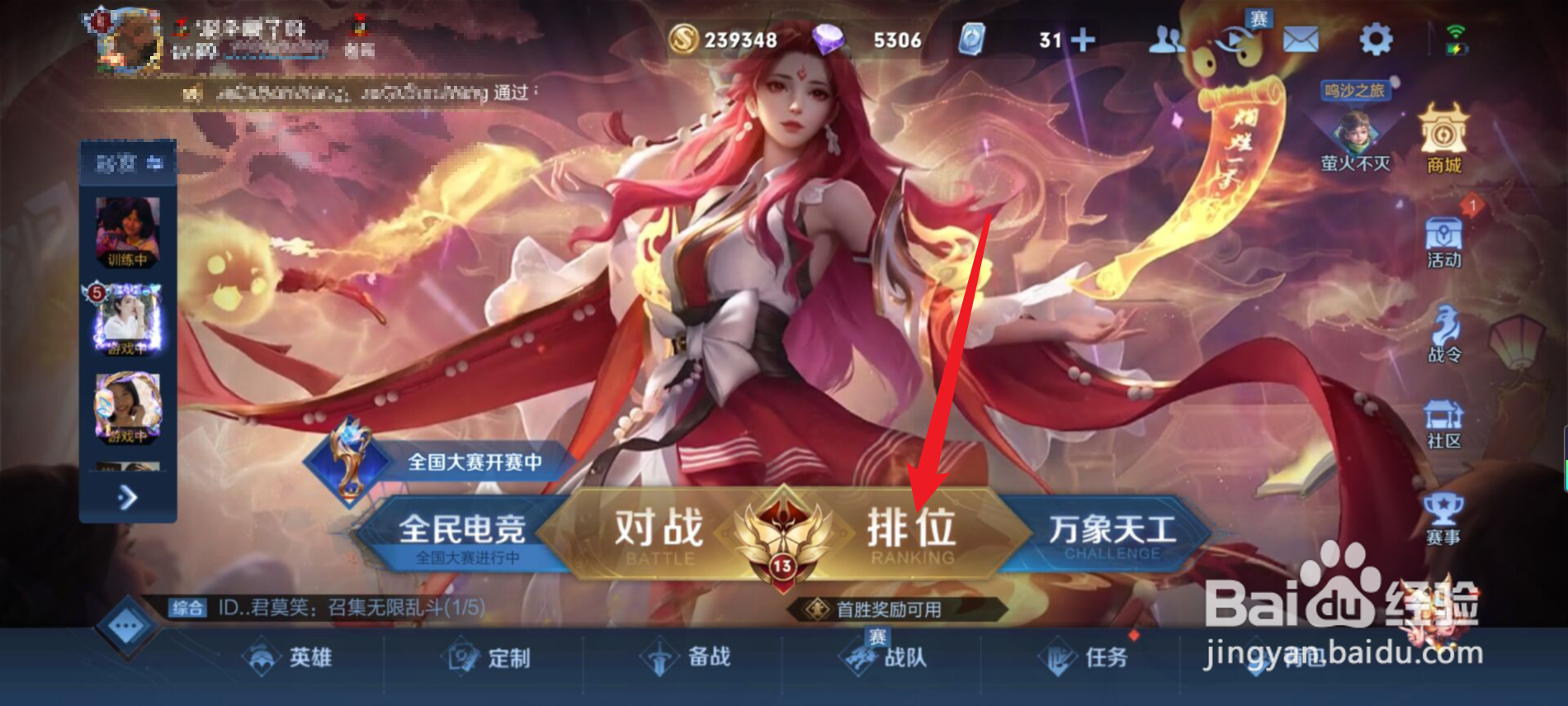
Task: Click the plus to buy more tickets
Action: tap(1084, 37)
